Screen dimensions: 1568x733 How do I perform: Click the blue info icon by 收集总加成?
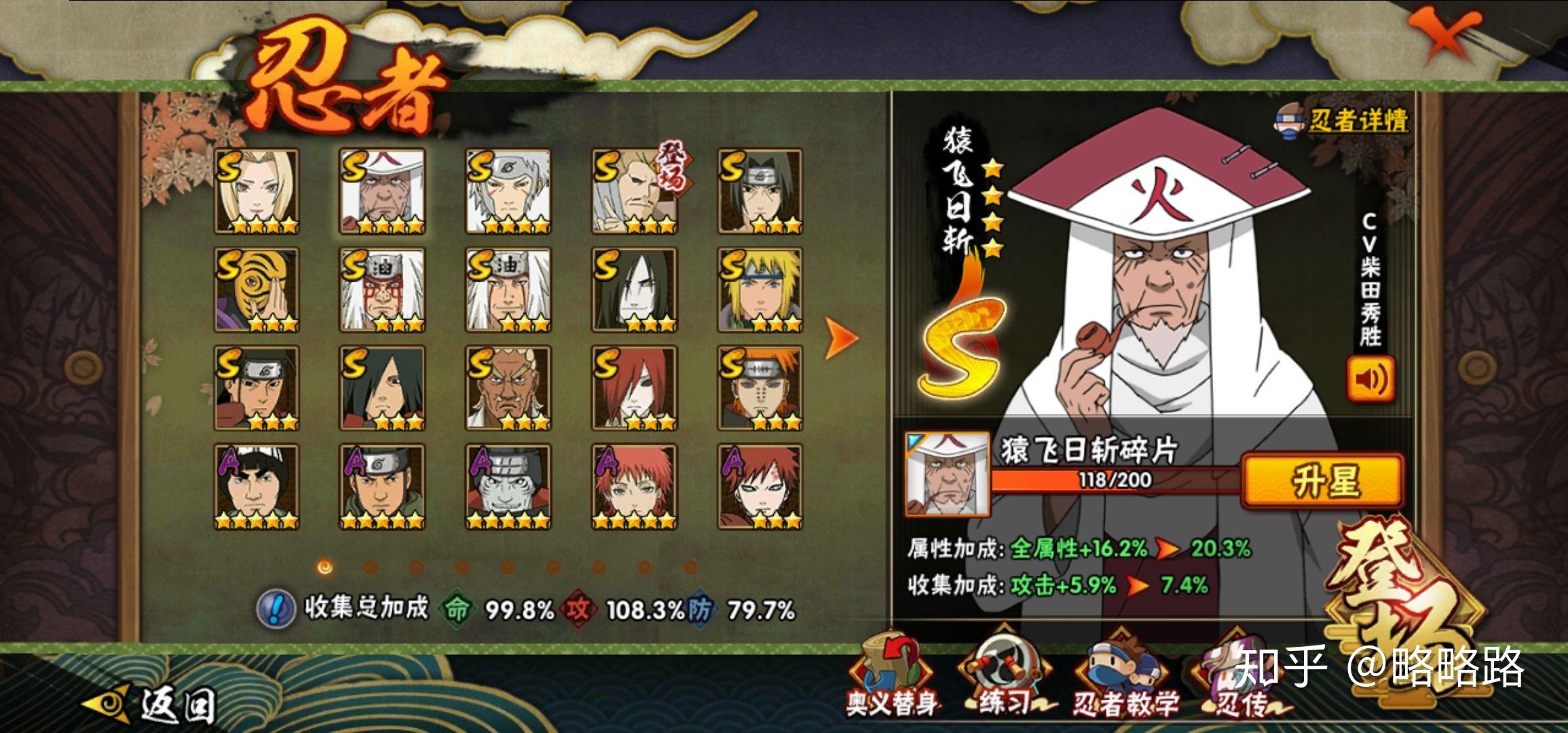276,608
